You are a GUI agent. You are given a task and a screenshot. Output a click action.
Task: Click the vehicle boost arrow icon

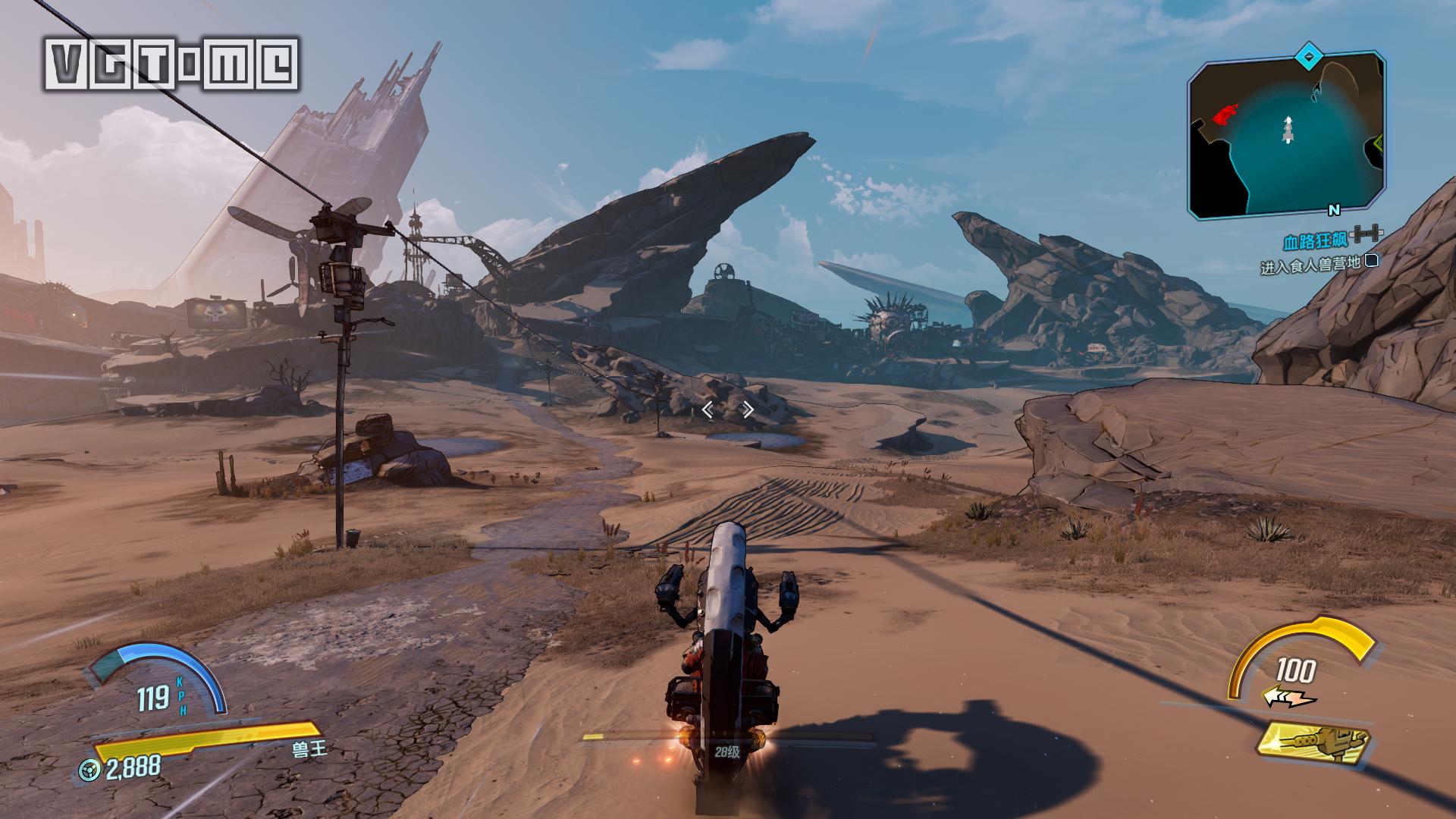(x=1288, y=698)
